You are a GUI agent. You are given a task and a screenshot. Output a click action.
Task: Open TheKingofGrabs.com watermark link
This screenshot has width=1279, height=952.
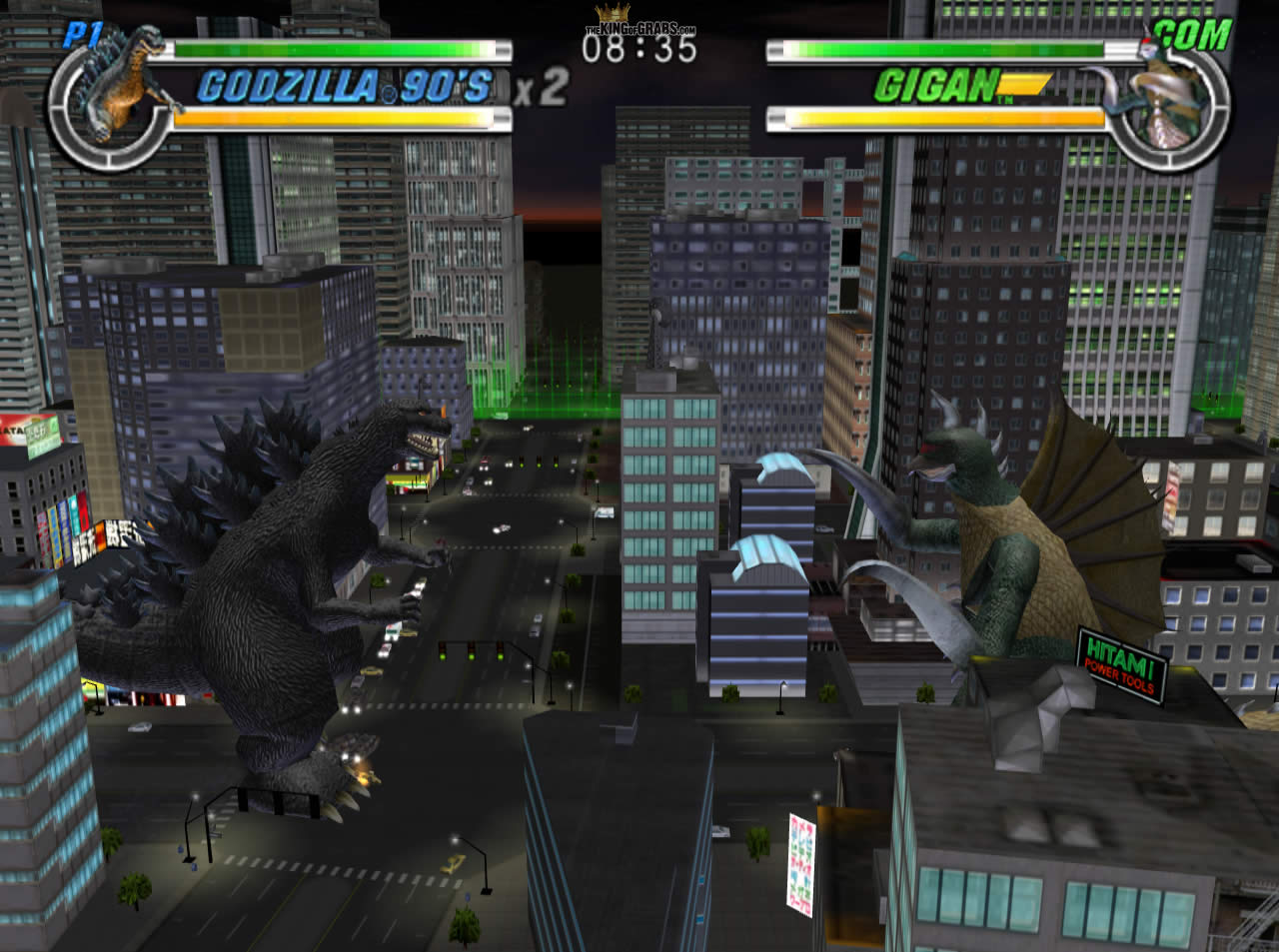click(639, 27)
